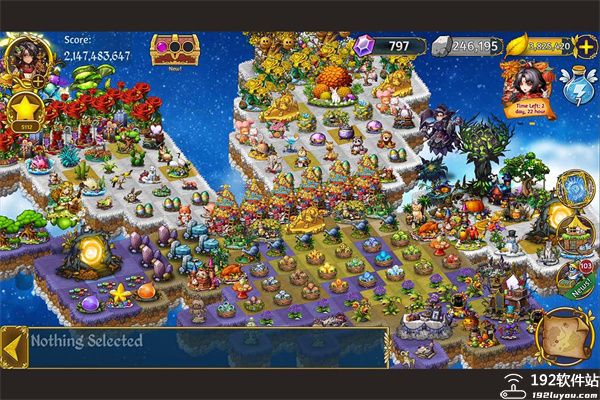Open the gold star quests button
The width and height of the screenshot is (600, 400).
coord(25,110)
